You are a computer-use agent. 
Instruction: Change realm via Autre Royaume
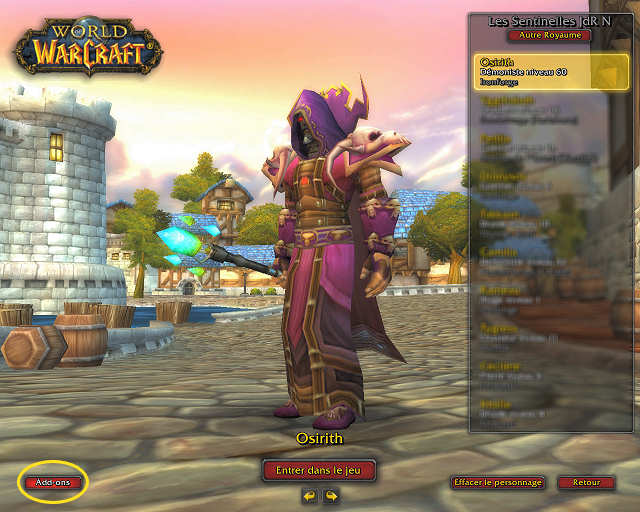point(549,35)
